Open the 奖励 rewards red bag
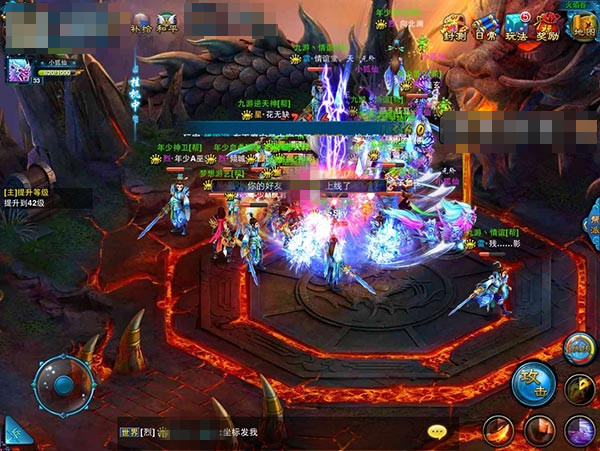Viewport: 600px width, 451px height. 548,27
